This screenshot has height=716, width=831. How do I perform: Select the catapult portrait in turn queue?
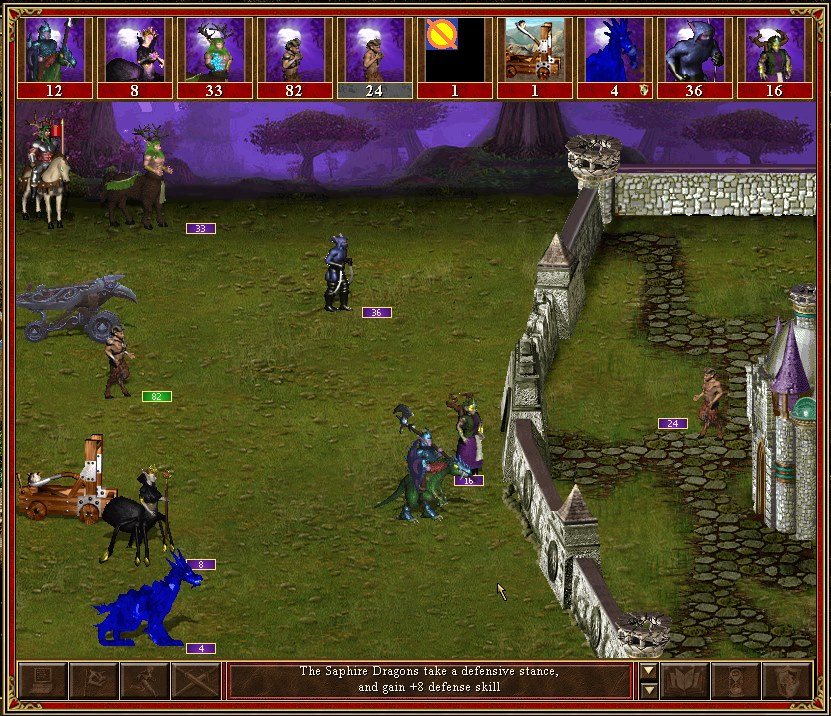click(534, 50)
